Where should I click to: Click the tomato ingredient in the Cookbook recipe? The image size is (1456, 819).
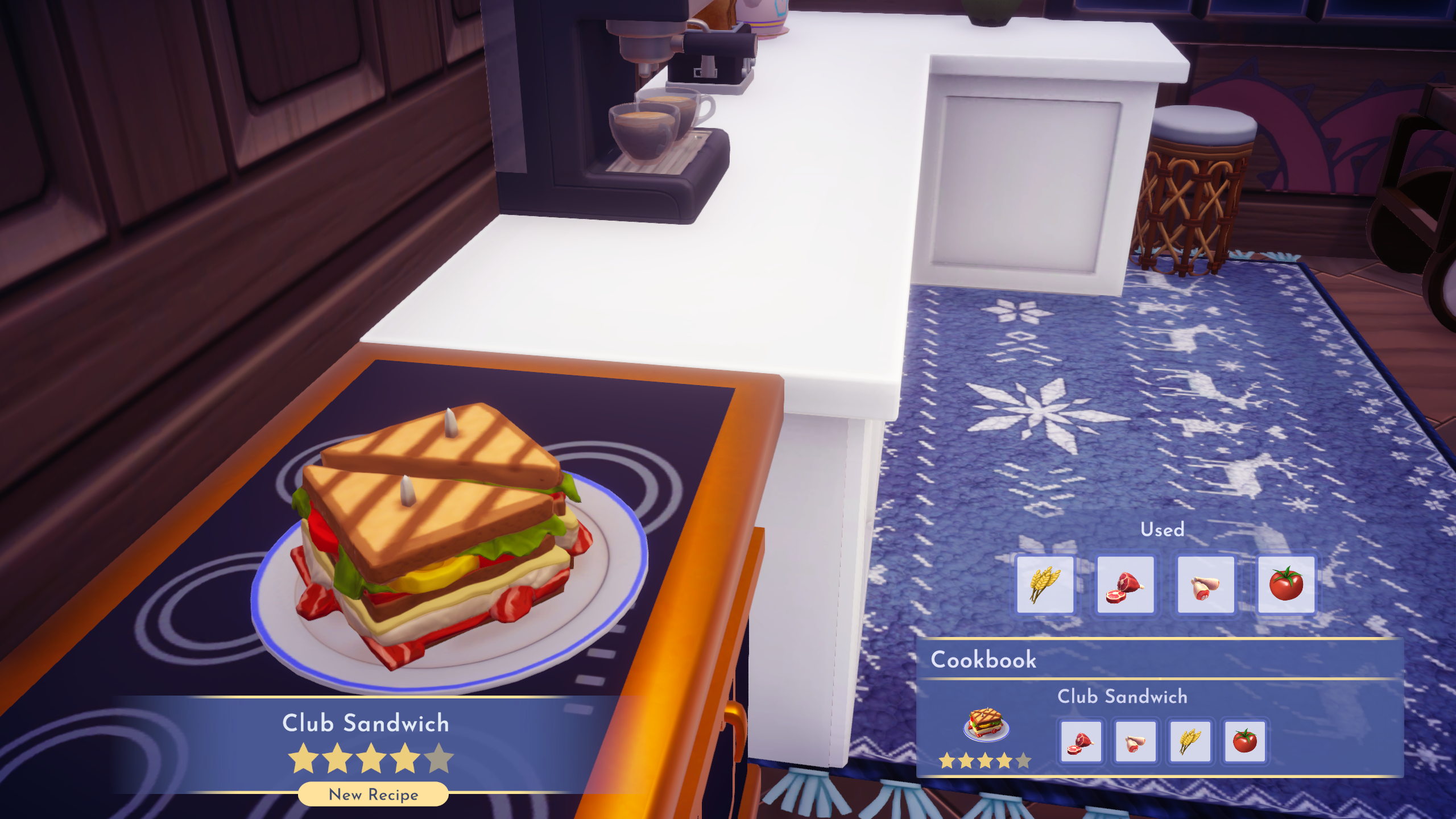(x=1244, y=742)
